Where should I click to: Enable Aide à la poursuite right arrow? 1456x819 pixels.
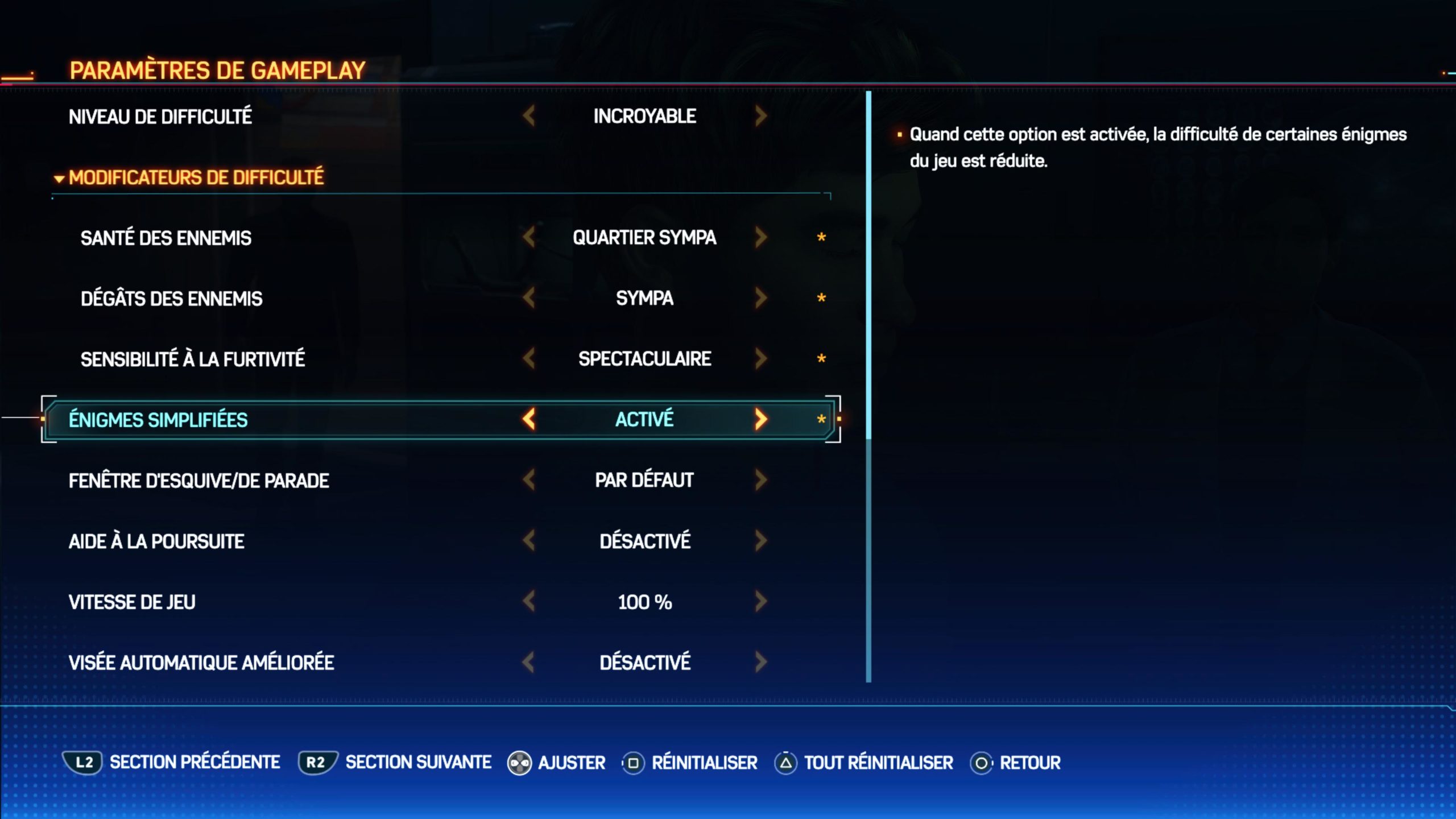pyautogui.click(x=761, y=540)
